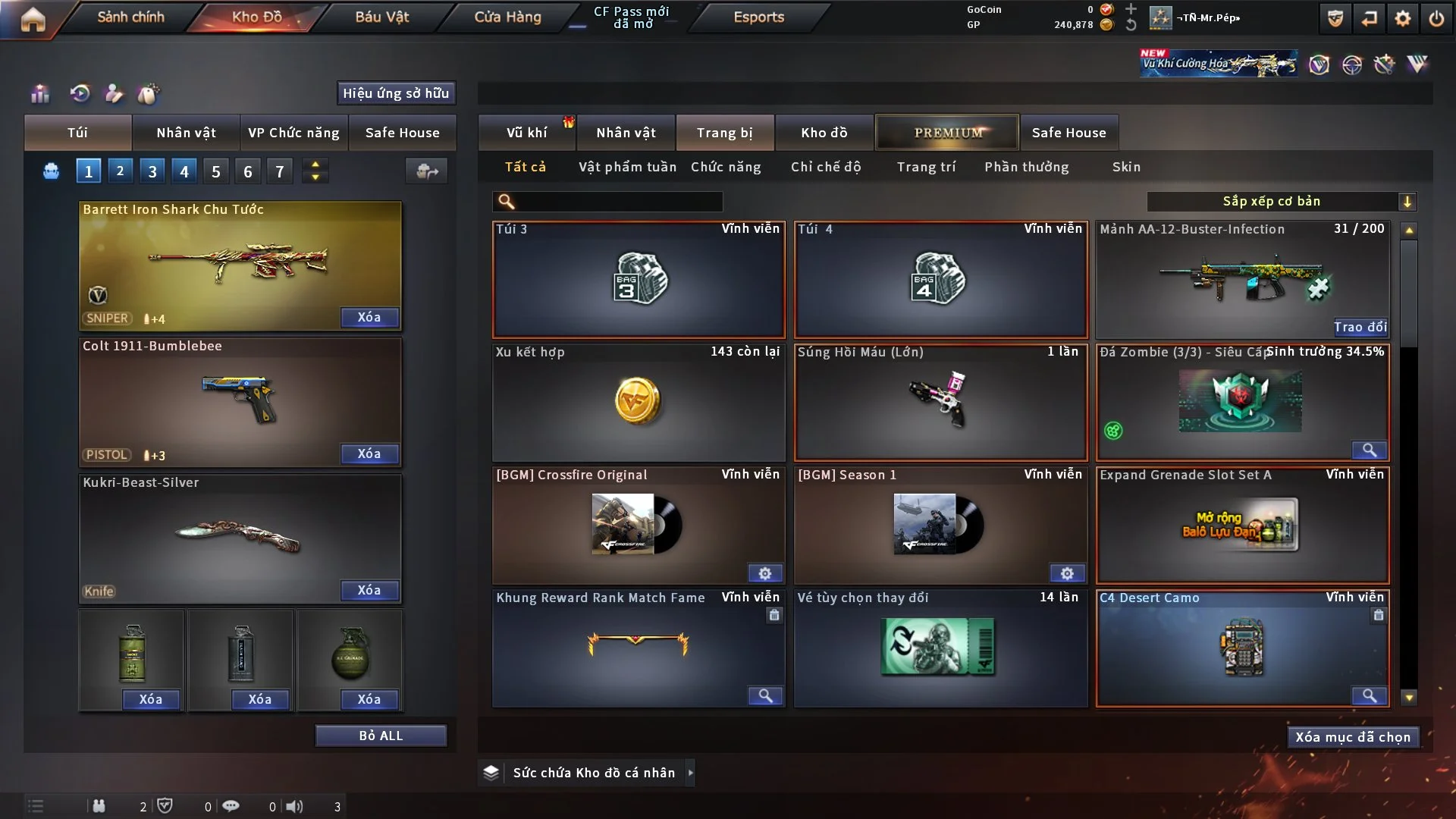1456x819 pixels.
Task: Click the power exit icon
Action: (1436, 18)
